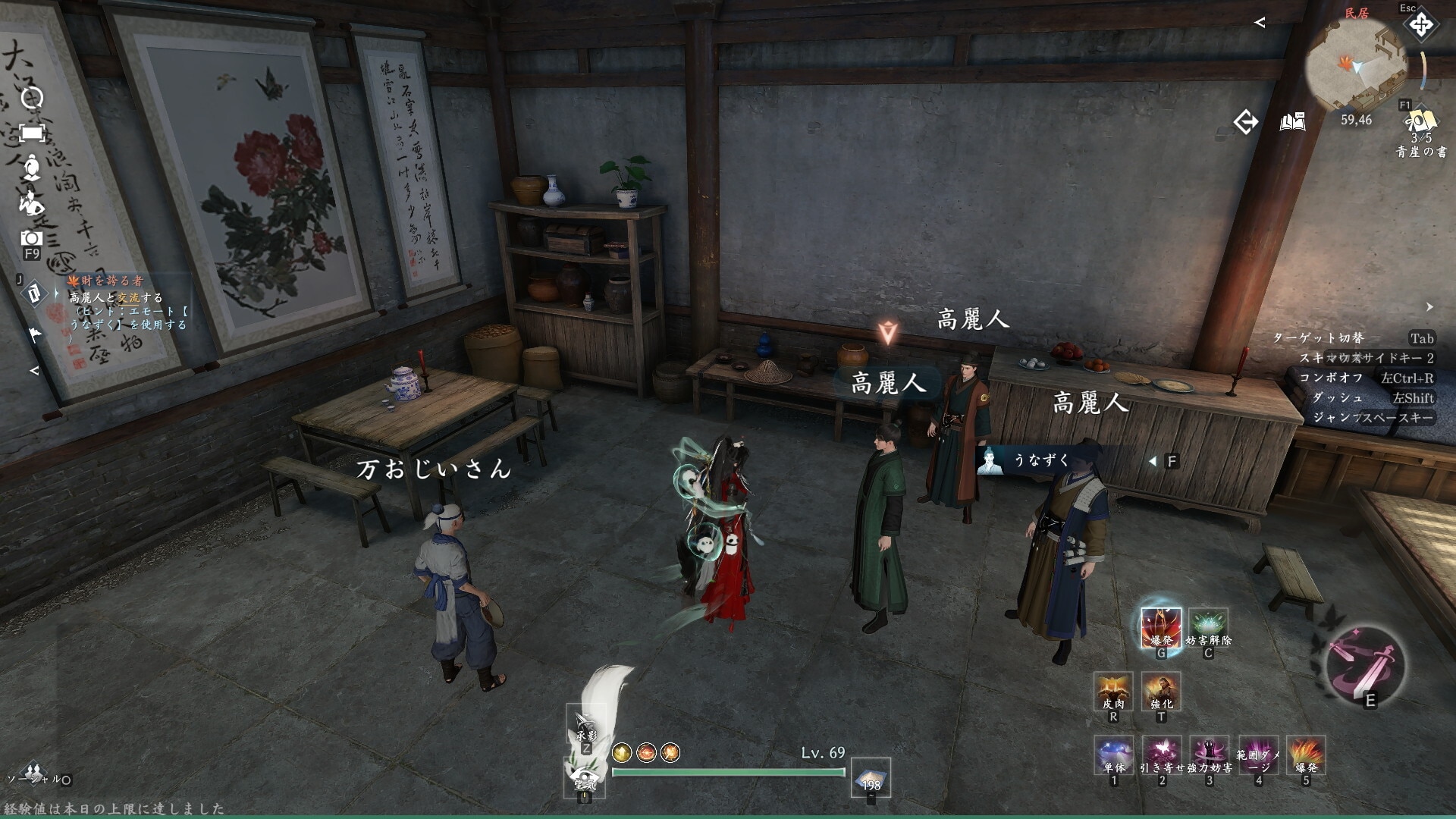Click the diamond arrow exit icon
This screenshot has height=819, width=1456.
1245,121
